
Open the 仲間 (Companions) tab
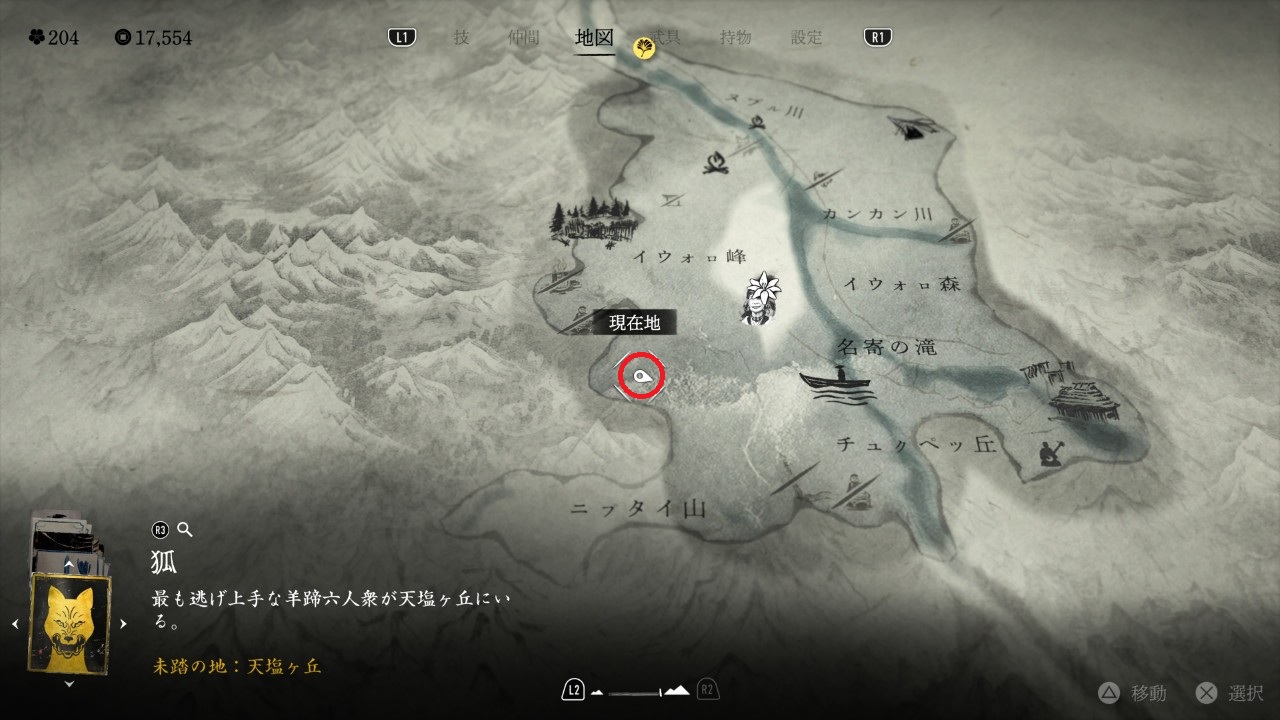tap(523, 38)
